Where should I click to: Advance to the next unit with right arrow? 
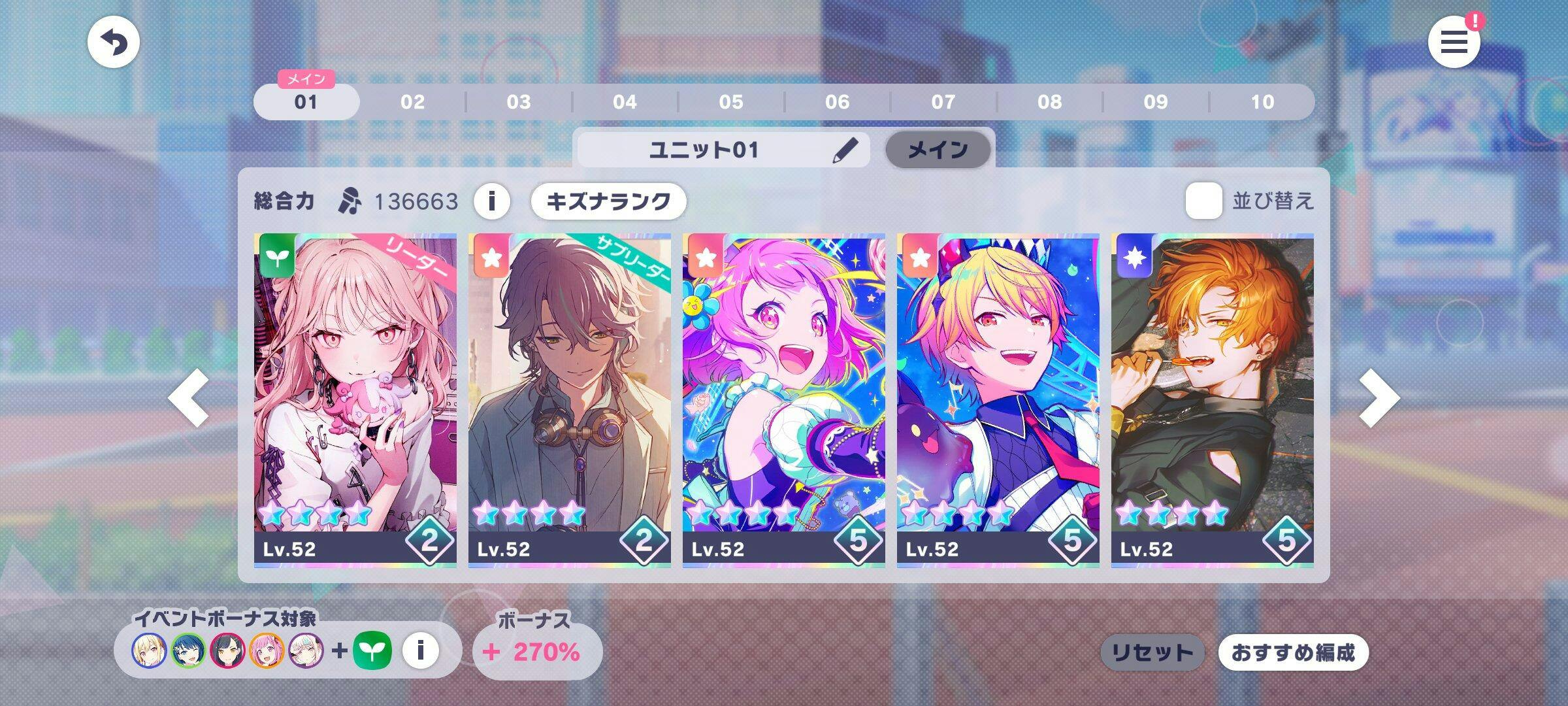1379,398
